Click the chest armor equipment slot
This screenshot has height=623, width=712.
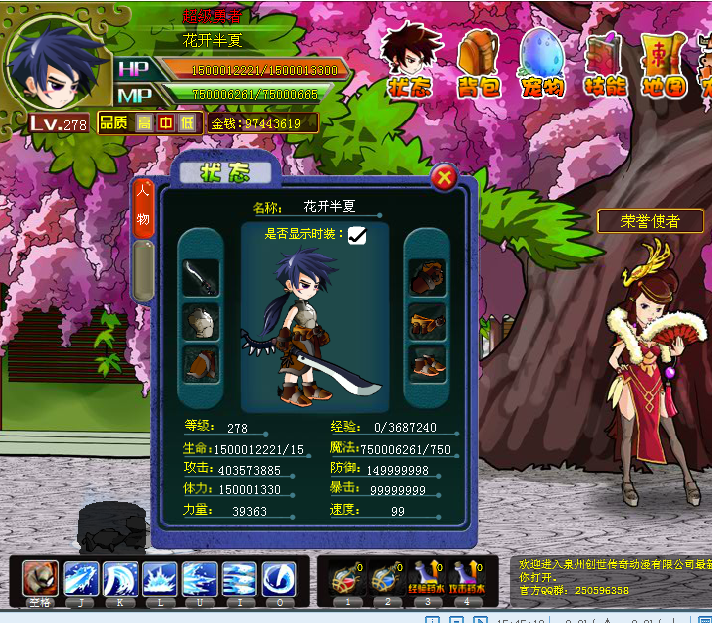[x=201, y=320]
